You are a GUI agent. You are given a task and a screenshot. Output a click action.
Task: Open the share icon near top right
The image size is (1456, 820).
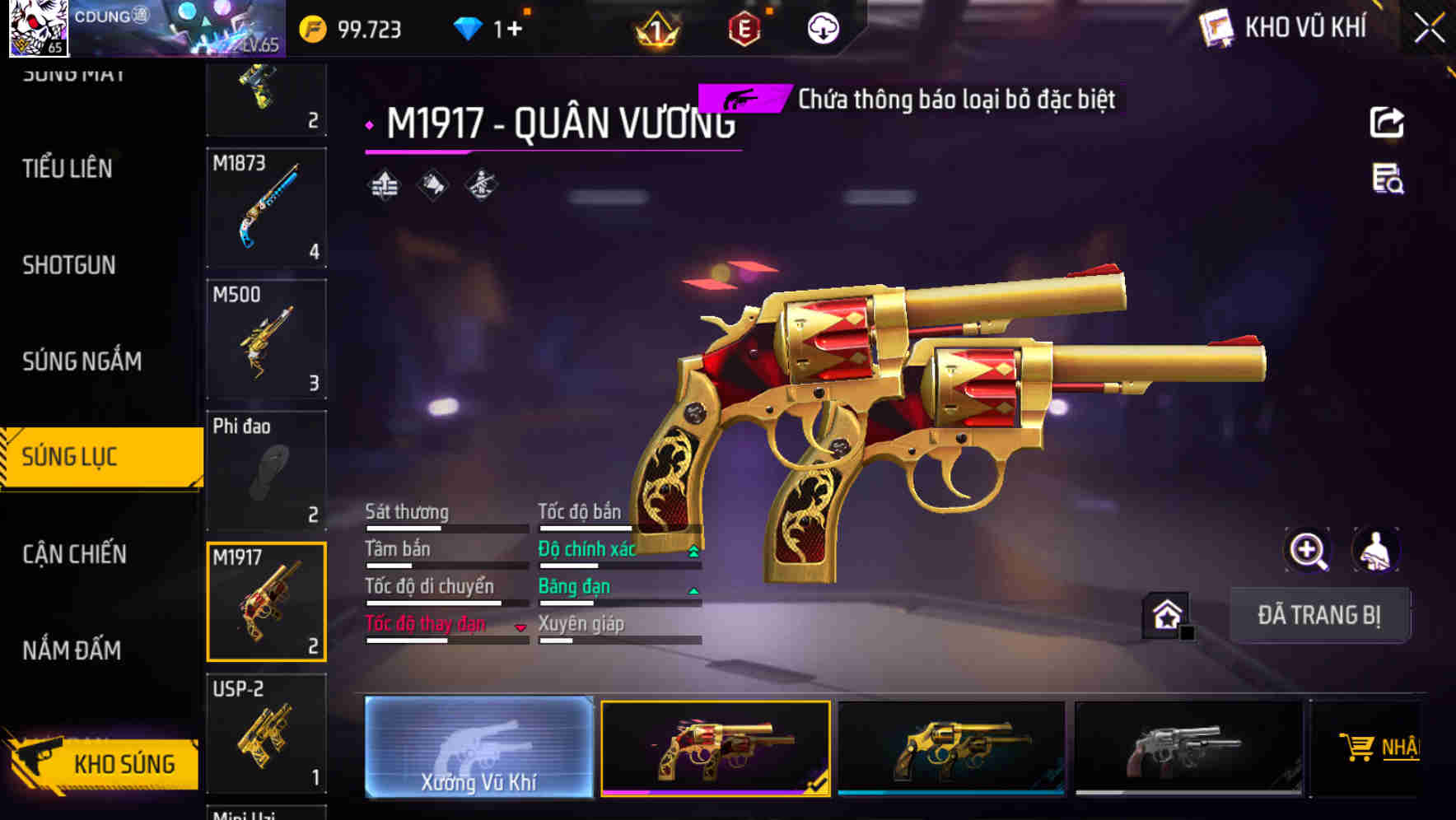[x=1388, y=122]
